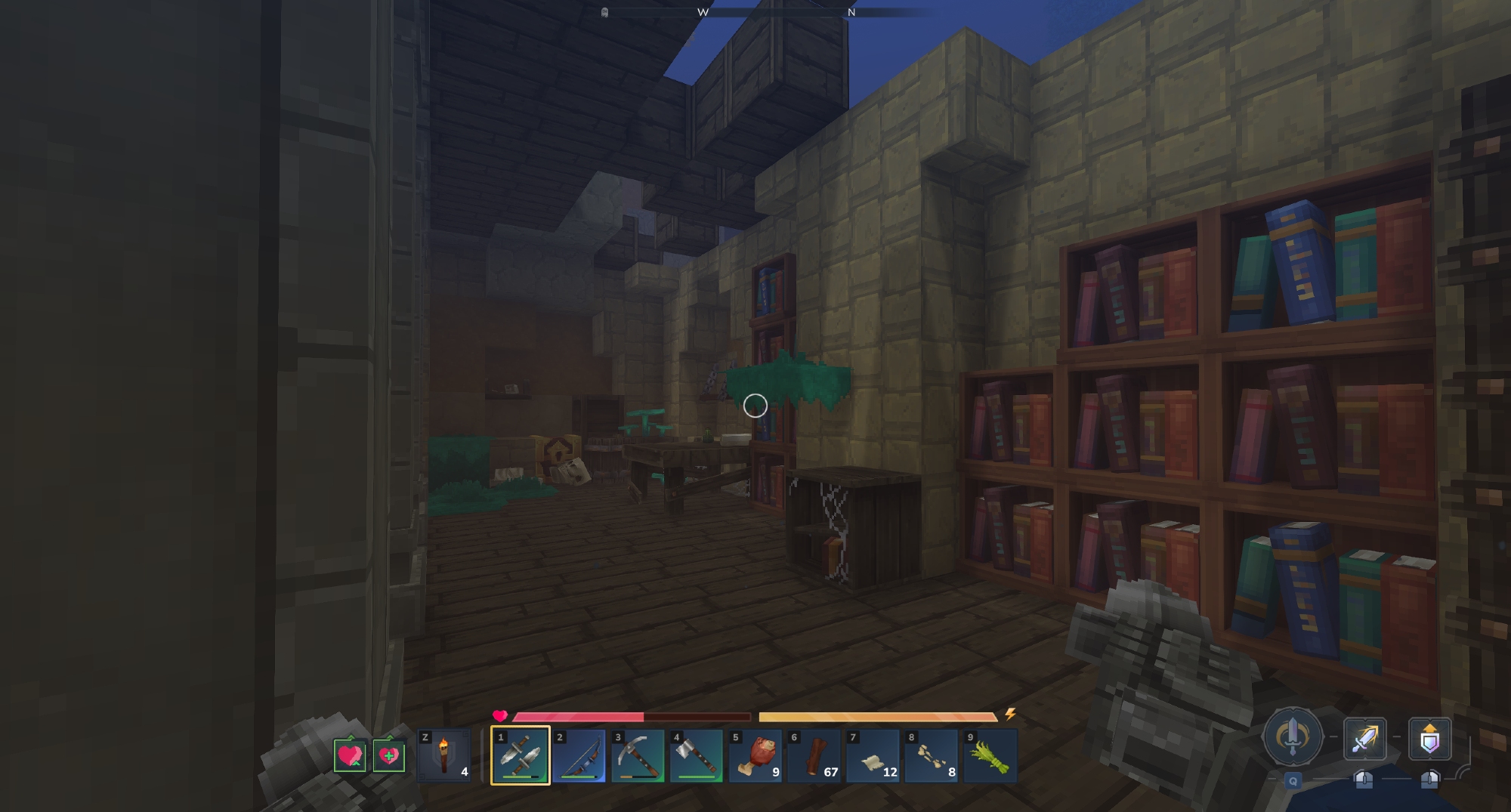Image resolution: width=1511 pixels, height=812 pixels.
Task: Select the dual daggers hotbar slot
Action: 520,755
